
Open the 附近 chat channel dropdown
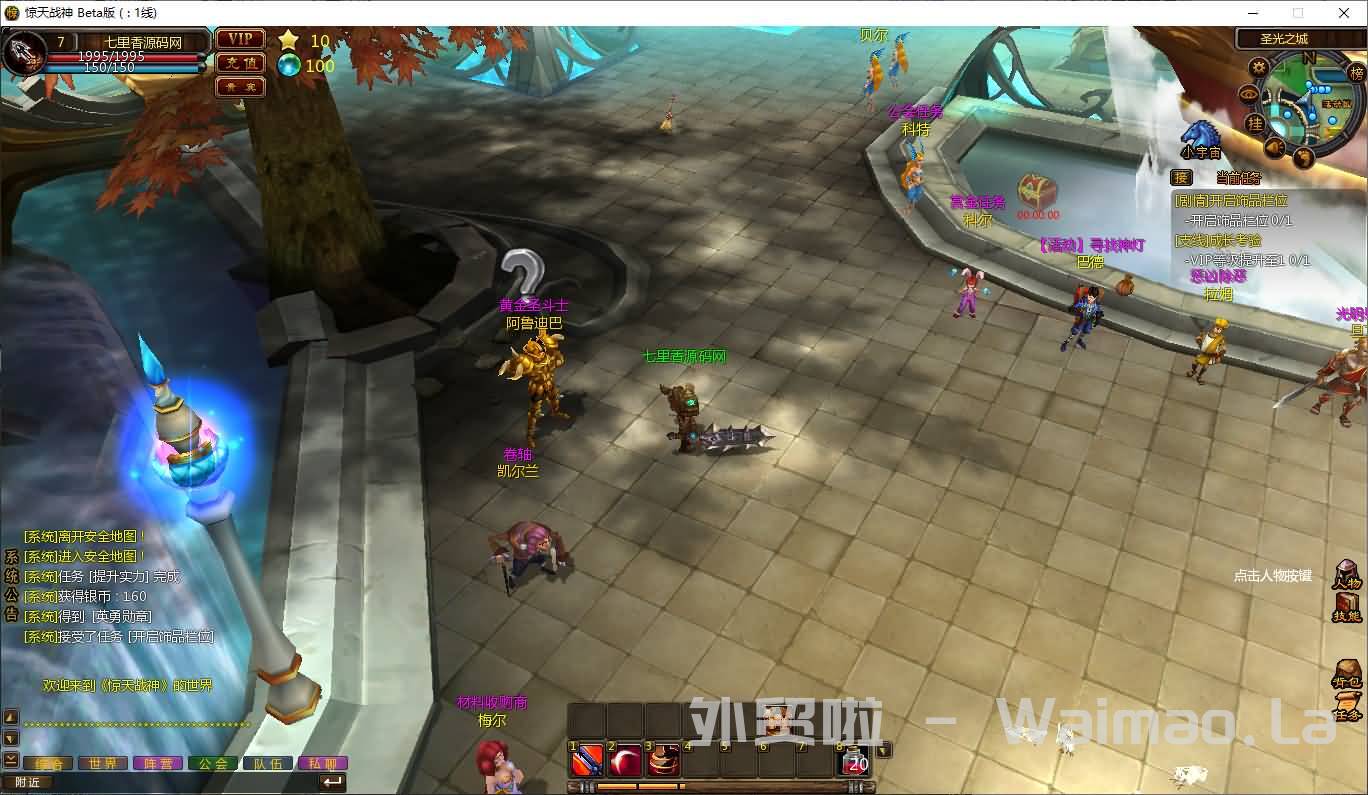pos(30,781)
